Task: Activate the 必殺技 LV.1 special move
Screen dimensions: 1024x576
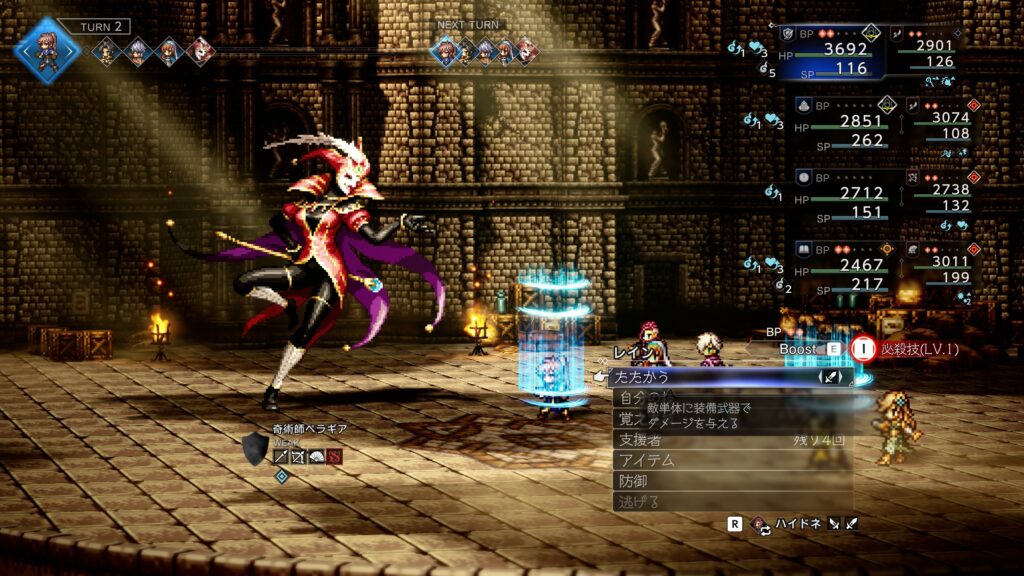Action: coord(905,349)
